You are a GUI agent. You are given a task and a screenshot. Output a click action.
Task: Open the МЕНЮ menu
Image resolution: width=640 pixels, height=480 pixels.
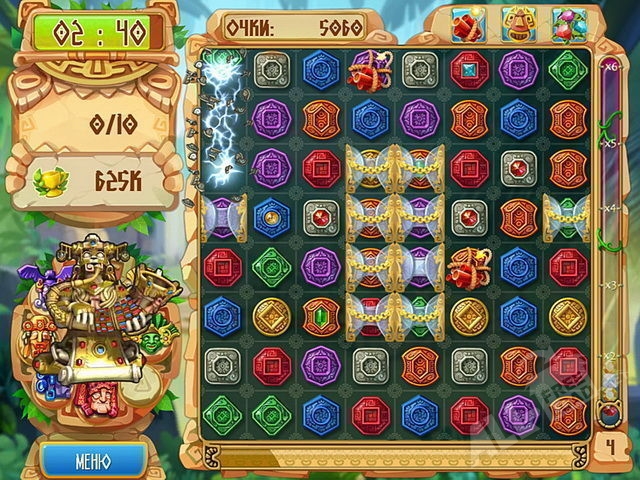pyautogui.click(x=93, y=461)
